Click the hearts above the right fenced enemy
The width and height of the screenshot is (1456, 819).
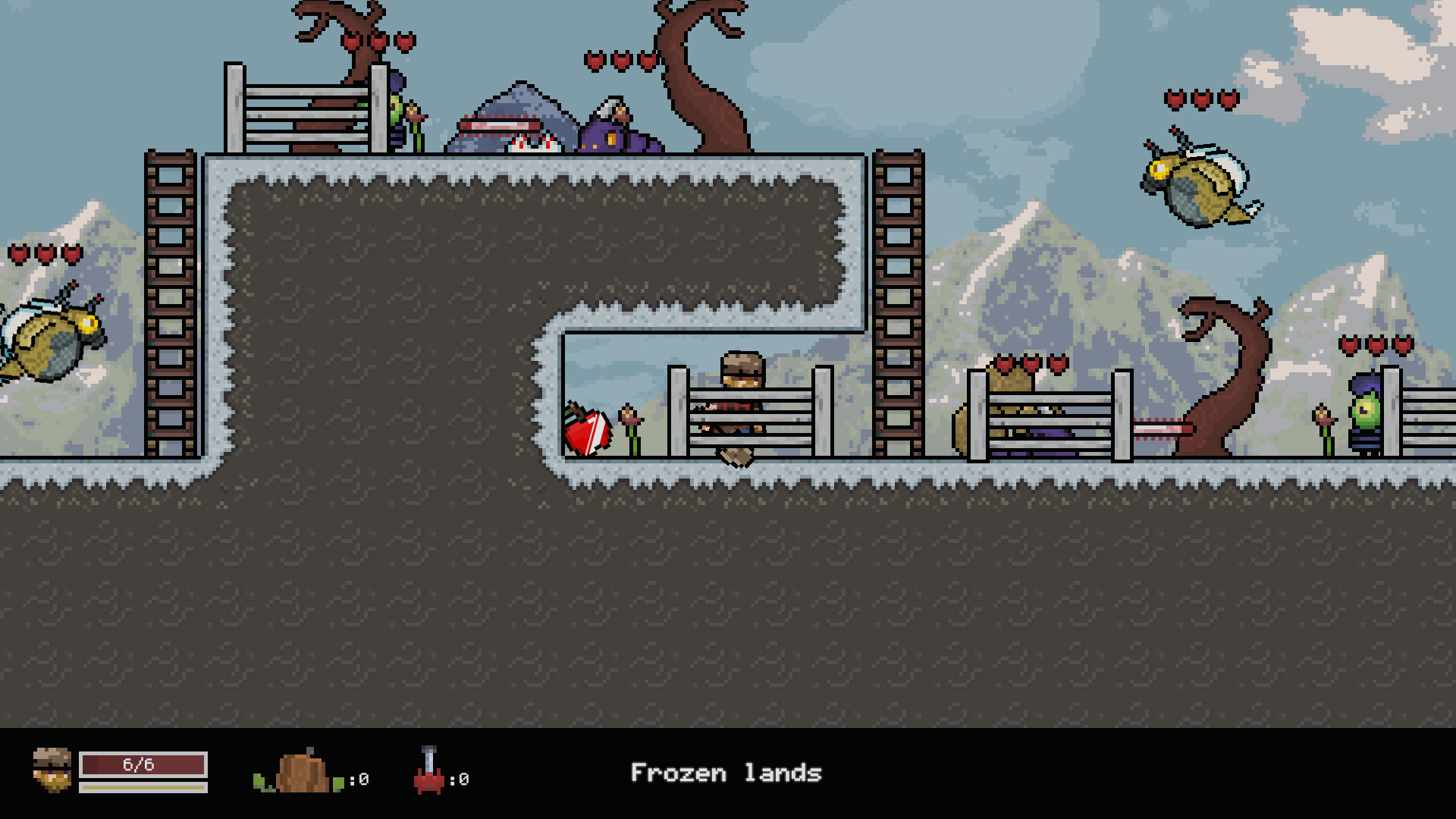(x=1029, y=364)
